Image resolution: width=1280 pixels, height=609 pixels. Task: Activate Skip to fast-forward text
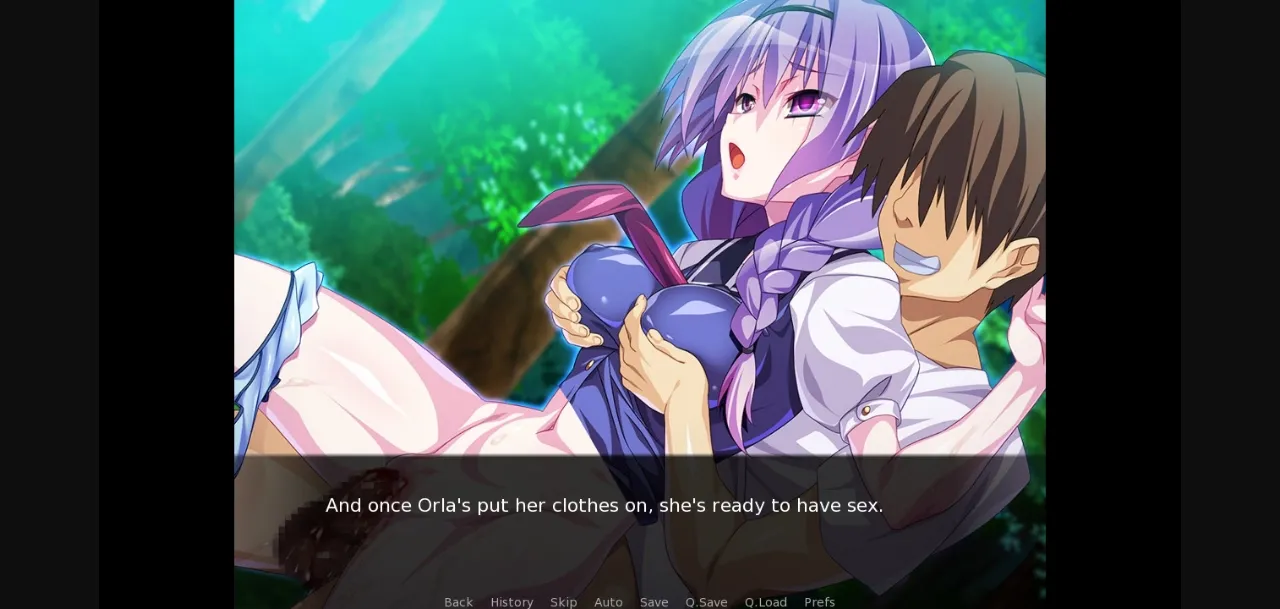point(563,602)
